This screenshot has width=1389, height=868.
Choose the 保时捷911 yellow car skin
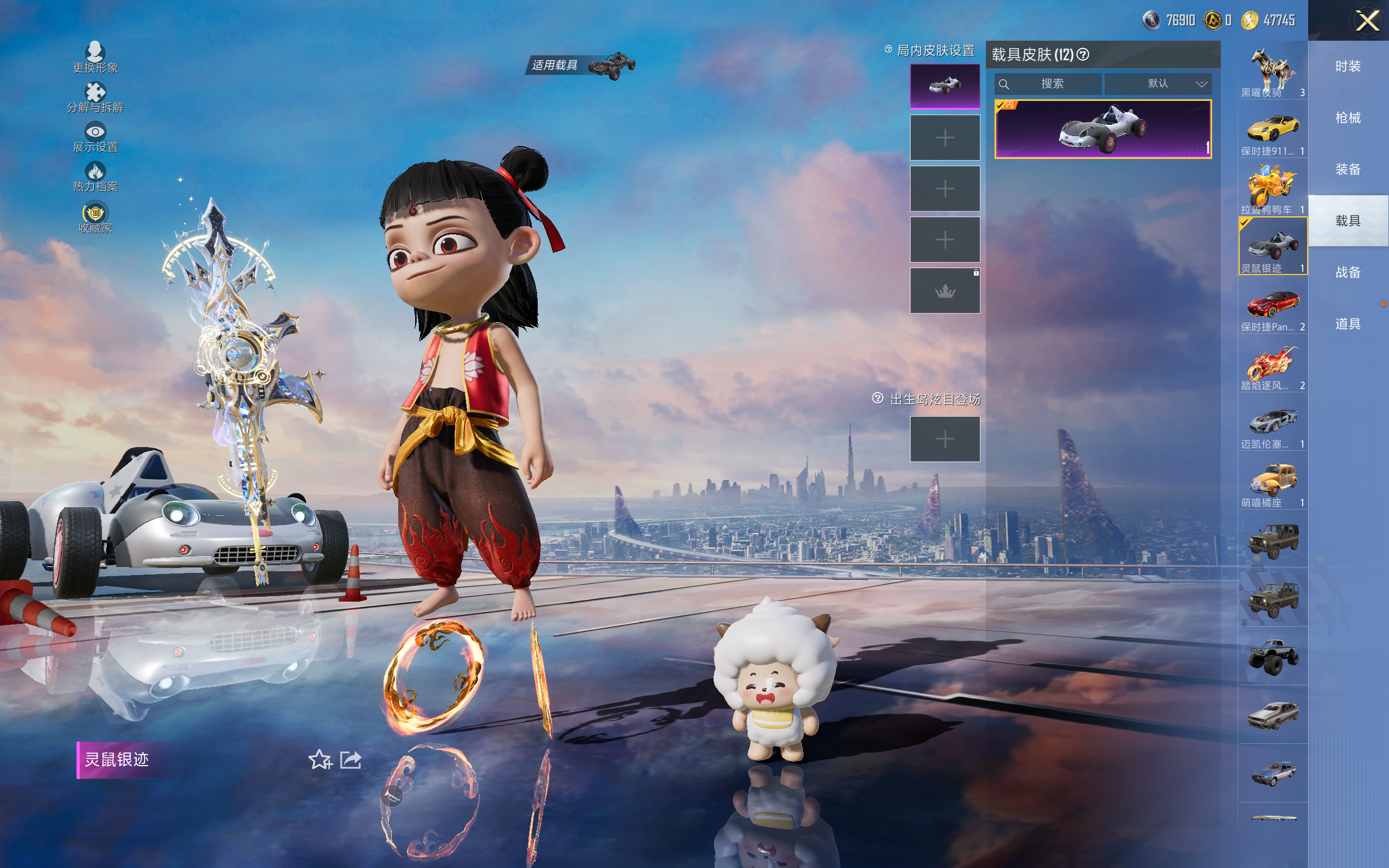coord(1272,129)
